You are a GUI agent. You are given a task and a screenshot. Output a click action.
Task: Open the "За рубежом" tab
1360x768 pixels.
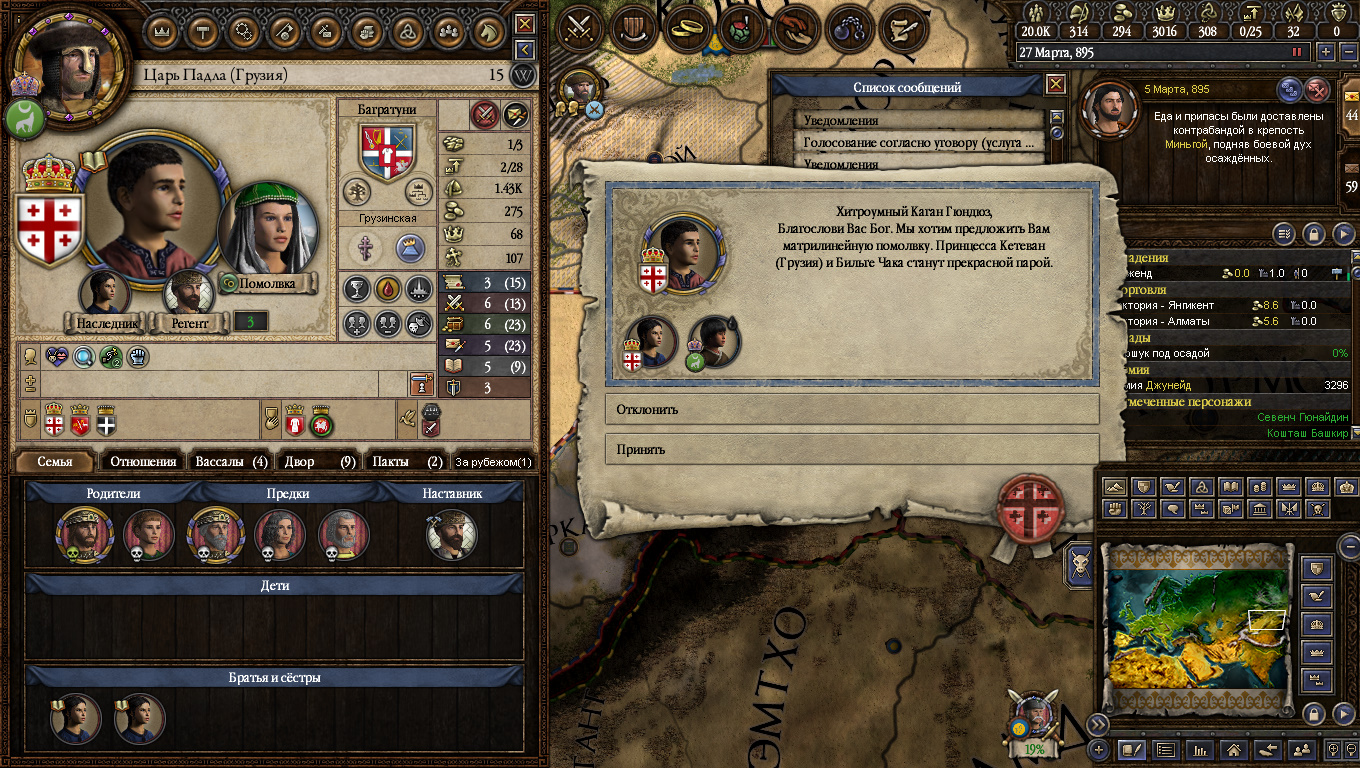click(493, 462)
